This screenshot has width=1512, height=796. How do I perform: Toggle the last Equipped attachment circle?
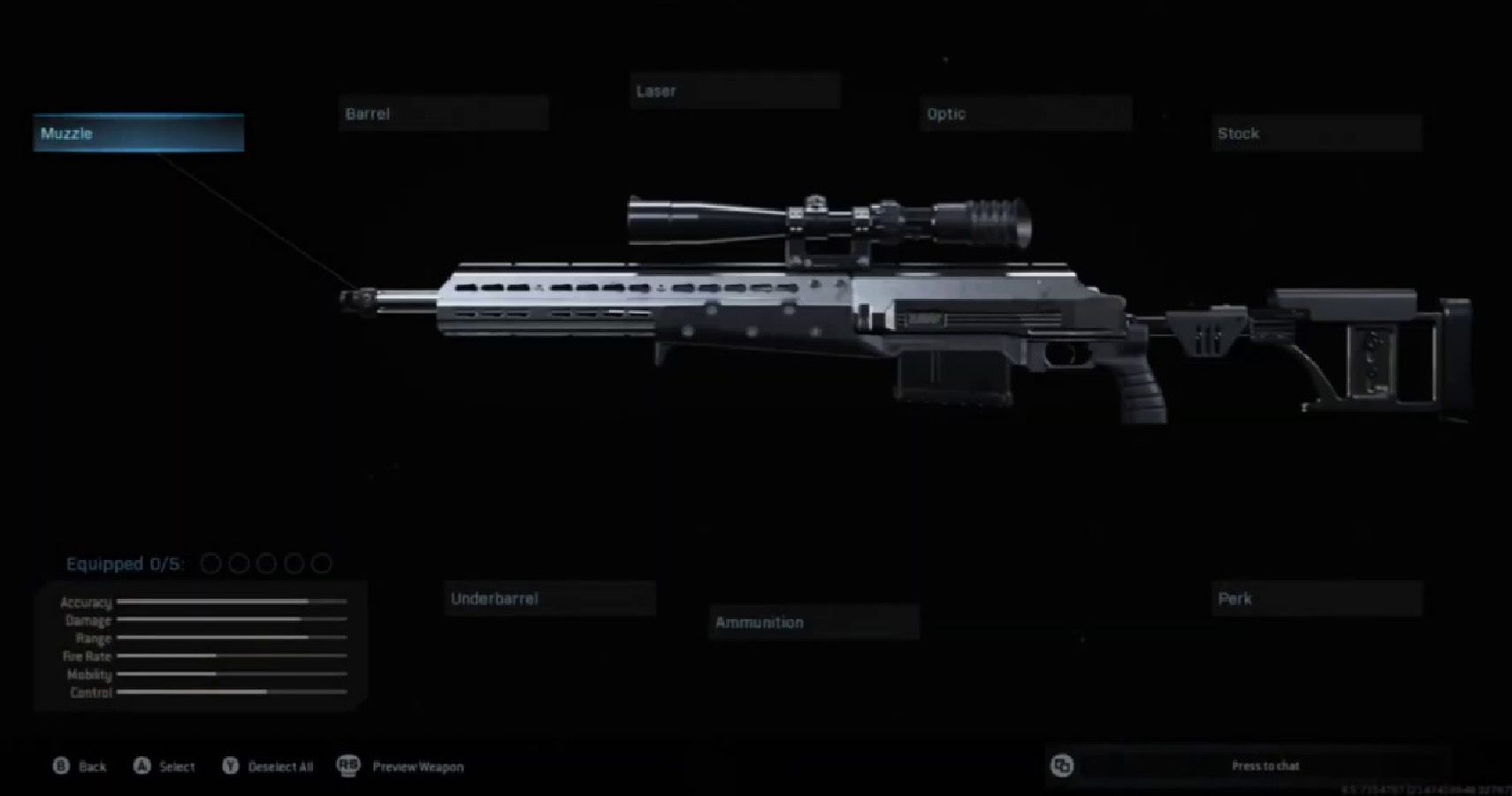pos(324,563)
